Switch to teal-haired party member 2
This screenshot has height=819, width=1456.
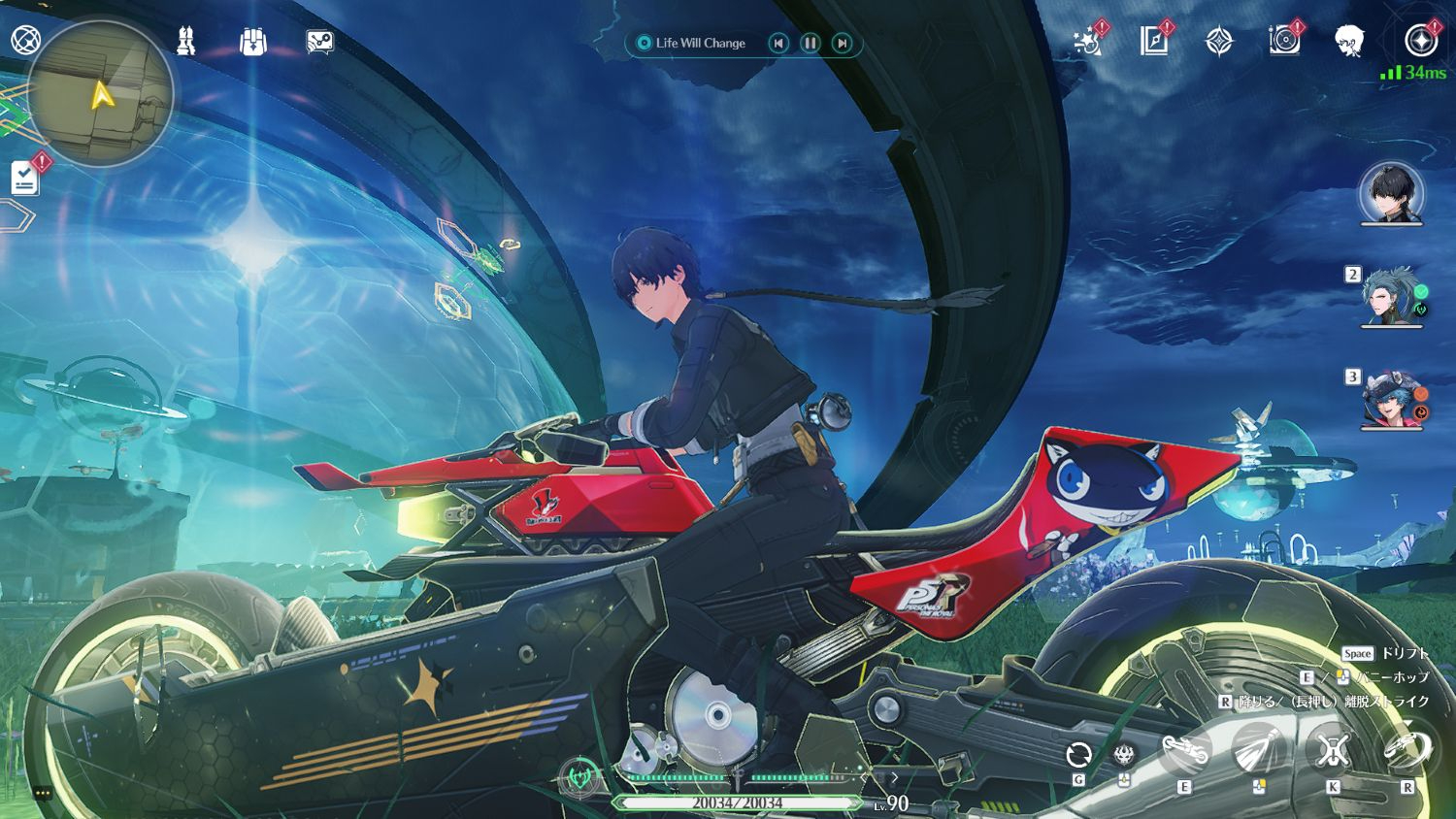pyautogui.click(x=1391, y=296)
